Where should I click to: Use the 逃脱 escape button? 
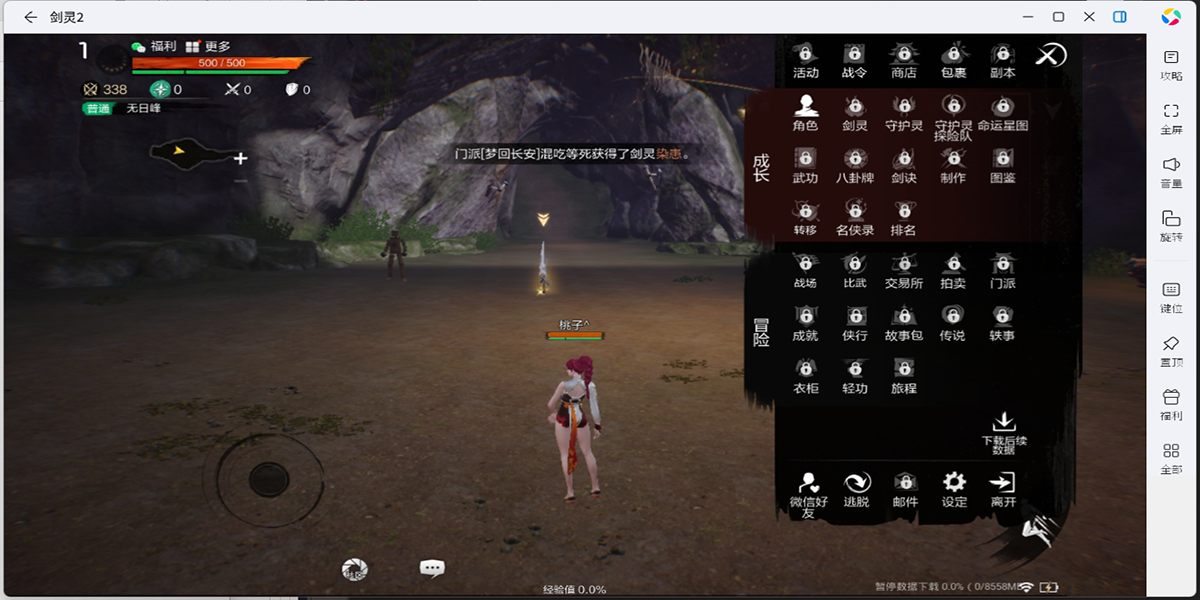point(857,489)
